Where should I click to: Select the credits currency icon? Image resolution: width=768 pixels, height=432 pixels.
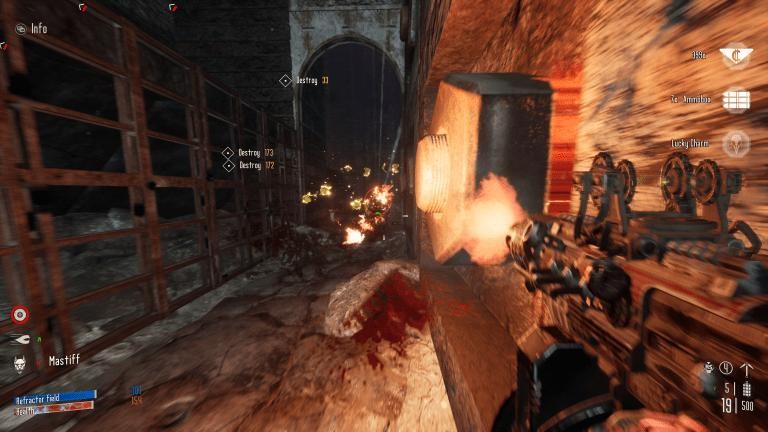click(x=736, y=55)
